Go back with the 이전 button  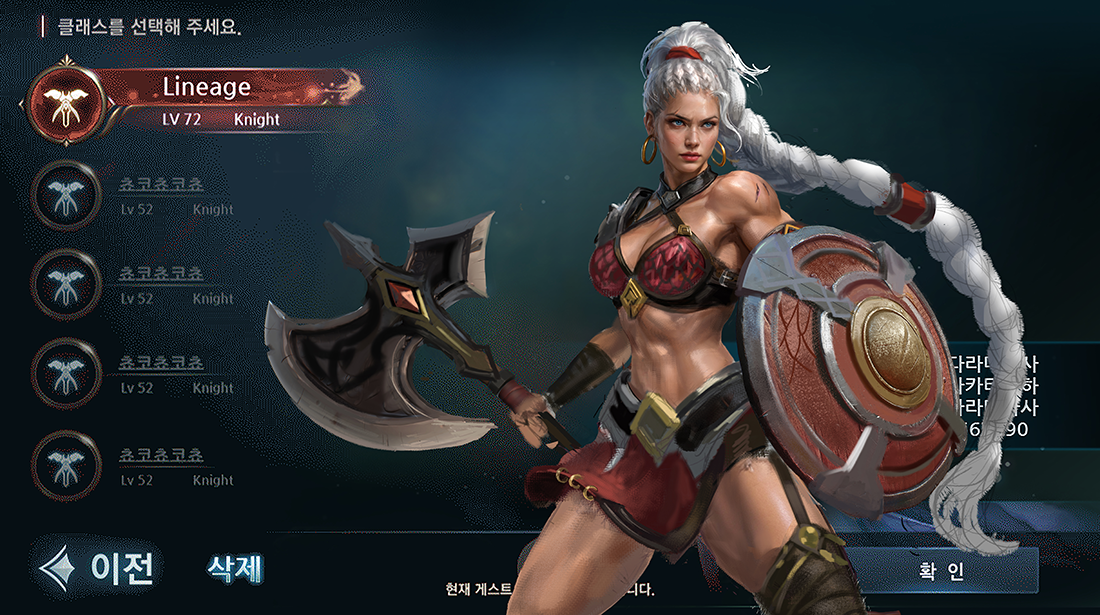pyautogui.click(x=101, y=567)
